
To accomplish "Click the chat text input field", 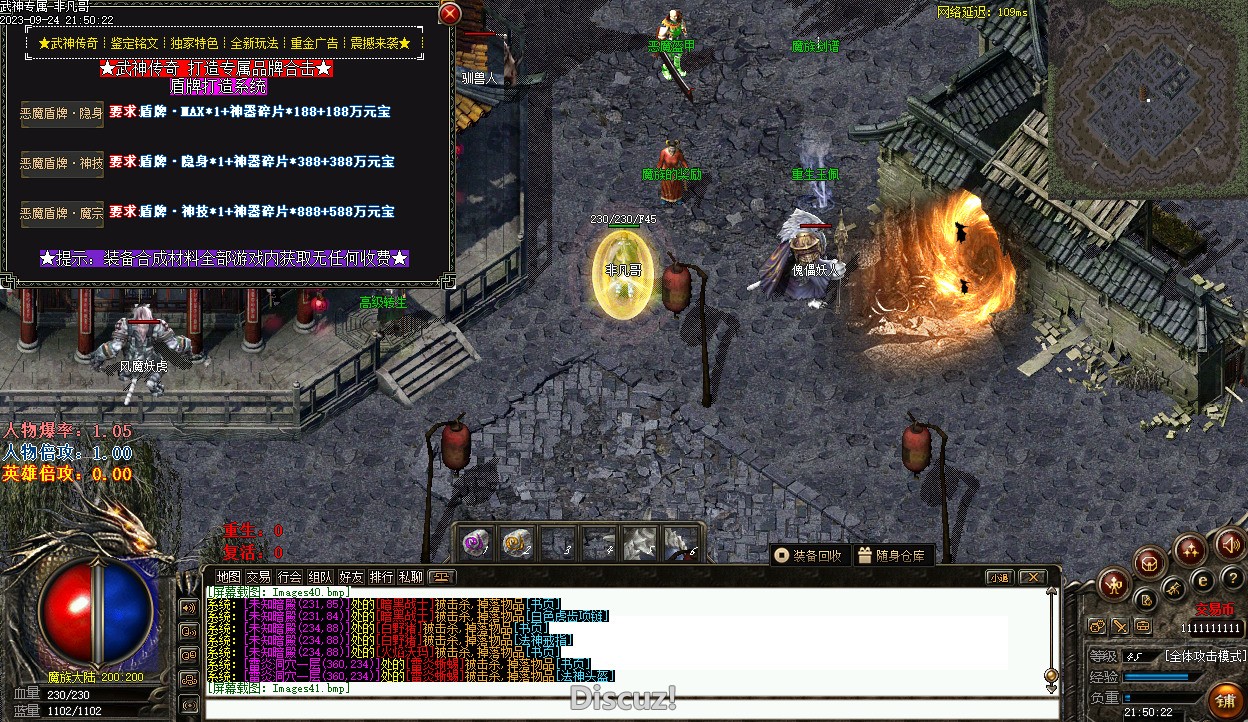I will point(620,709).
